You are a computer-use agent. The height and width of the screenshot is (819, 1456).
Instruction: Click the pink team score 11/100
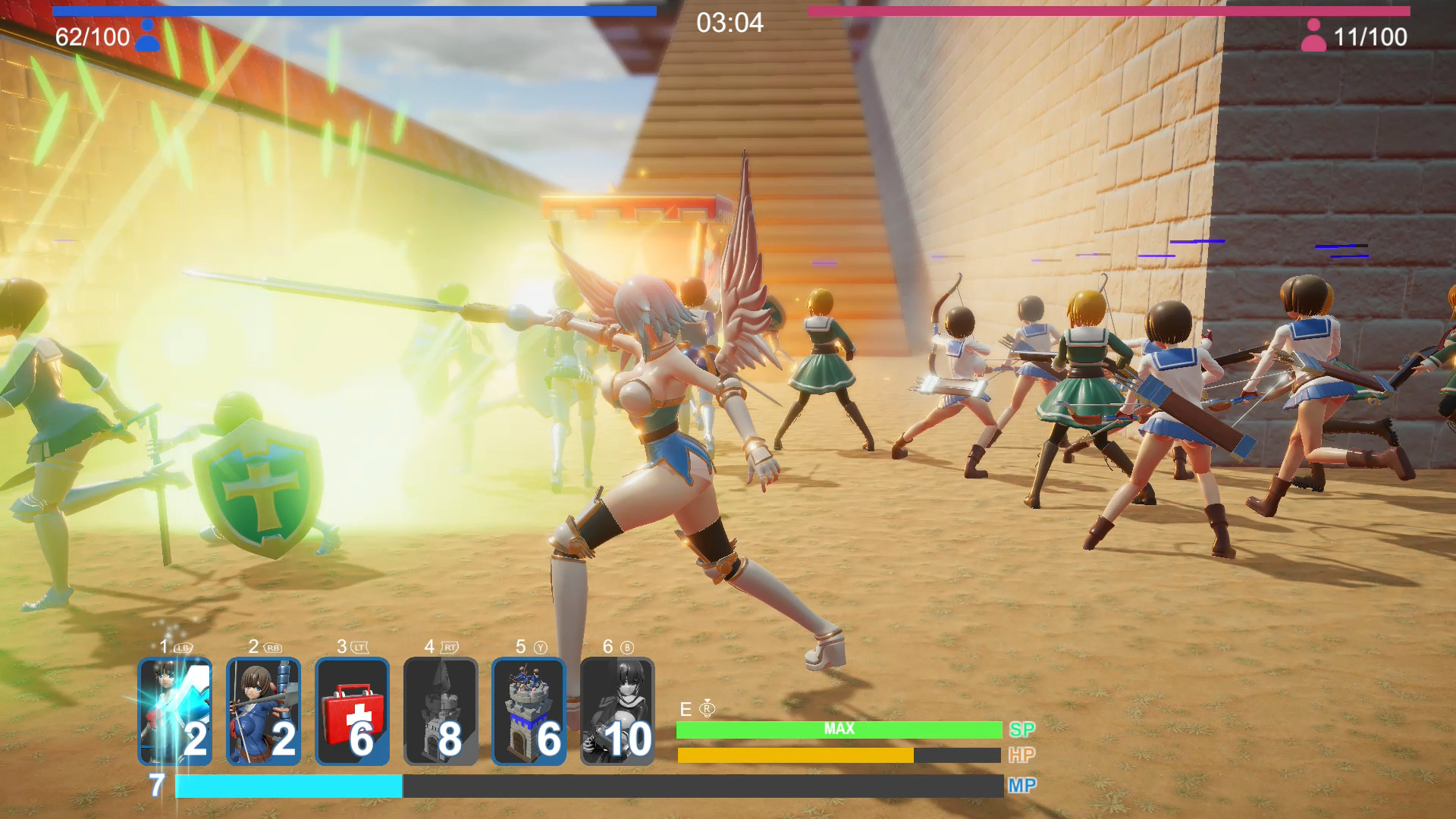1371,36
